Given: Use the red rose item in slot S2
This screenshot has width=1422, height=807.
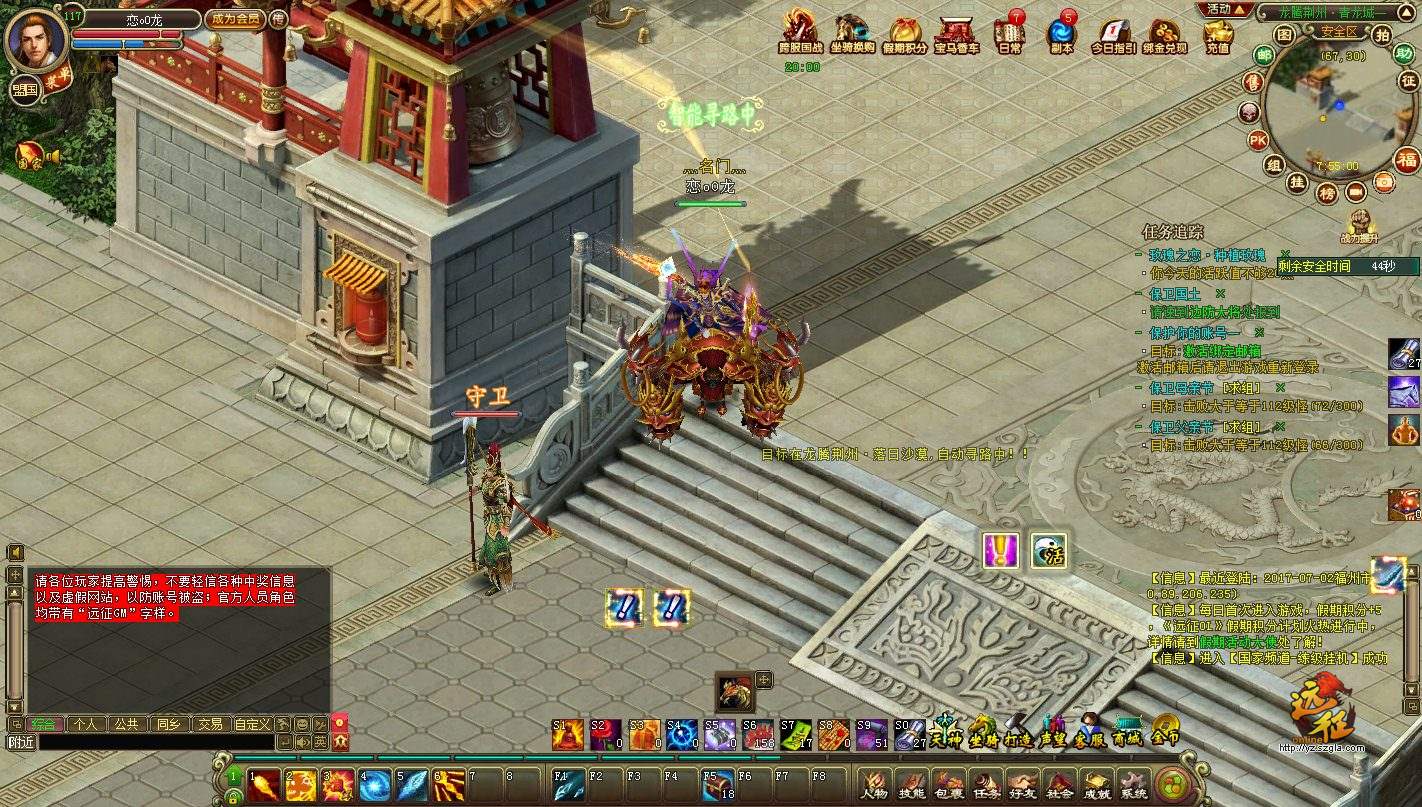Looking at the screenshot, I should pyautogui.click(x=606, y=735).
